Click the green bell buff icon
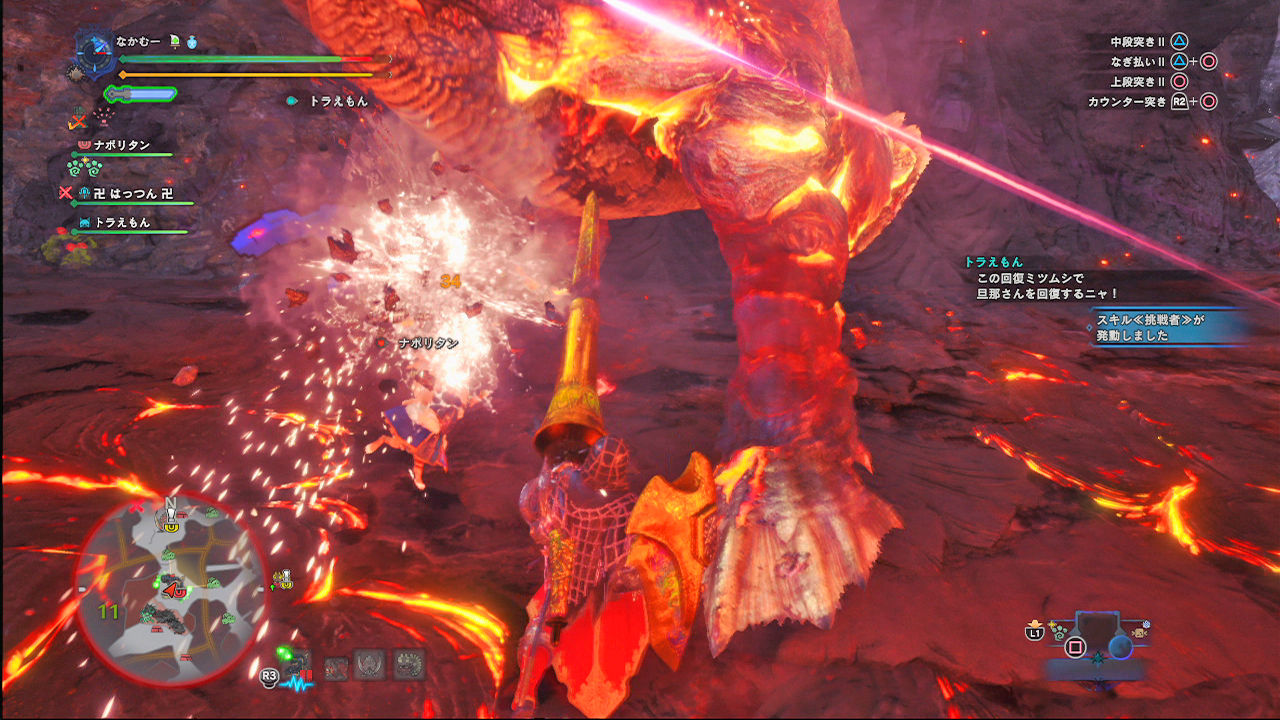Viewport: 1280px width, 720px height. (x=174, y=41)
